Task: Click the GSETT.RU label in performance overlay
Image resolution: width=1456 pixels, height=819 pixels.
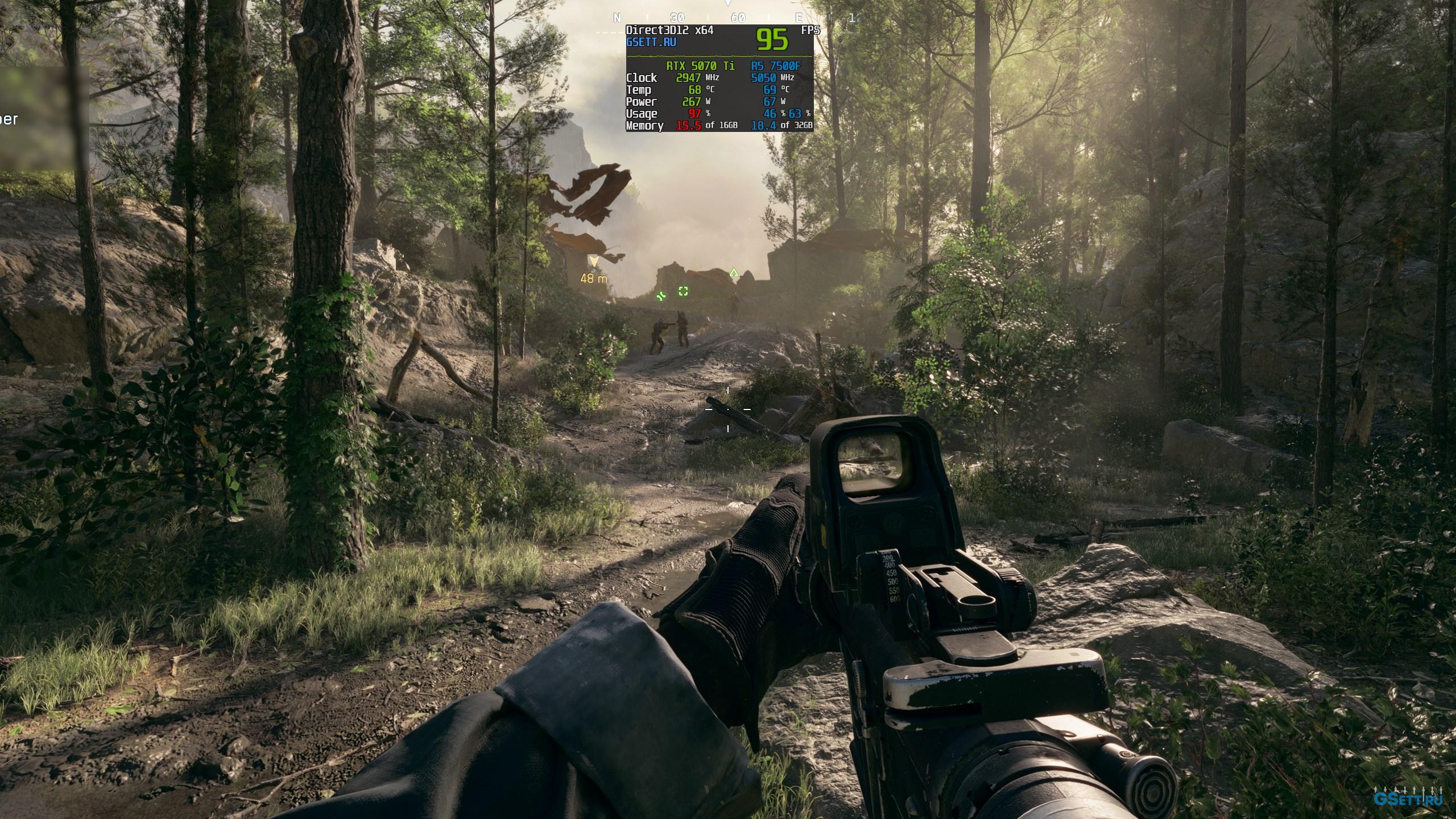Action: pyautogui.click(x=651, y=42)
